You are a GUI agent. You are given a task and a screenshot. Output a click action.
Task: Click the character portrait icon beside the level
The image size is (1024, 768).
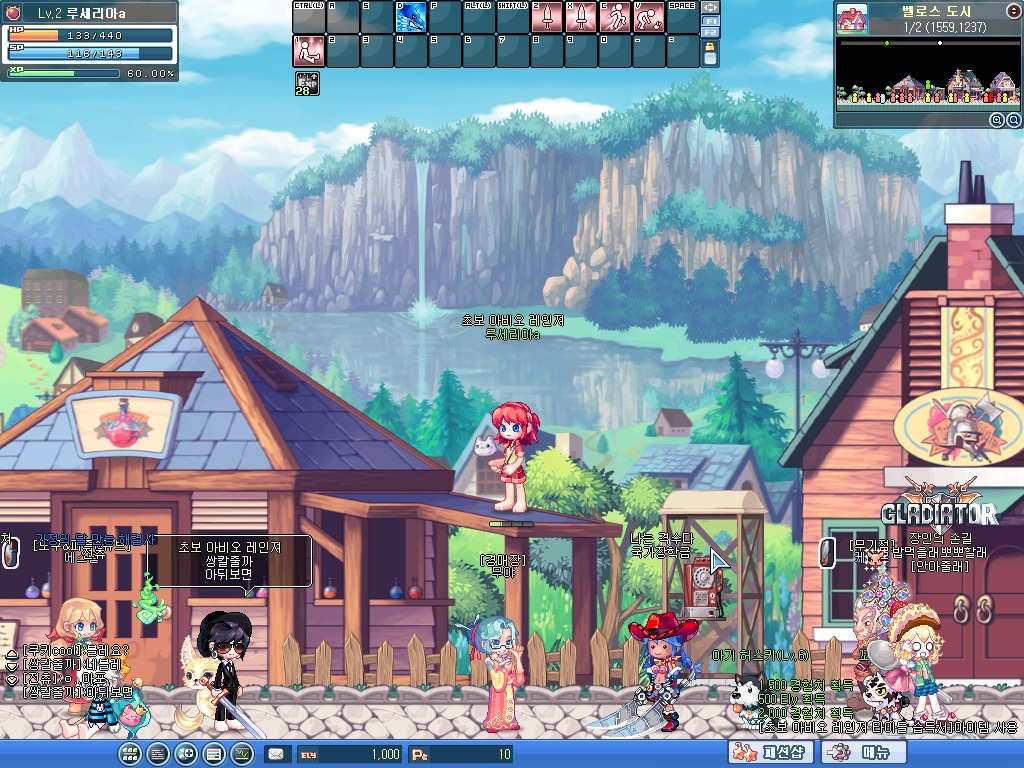point(13,12)
